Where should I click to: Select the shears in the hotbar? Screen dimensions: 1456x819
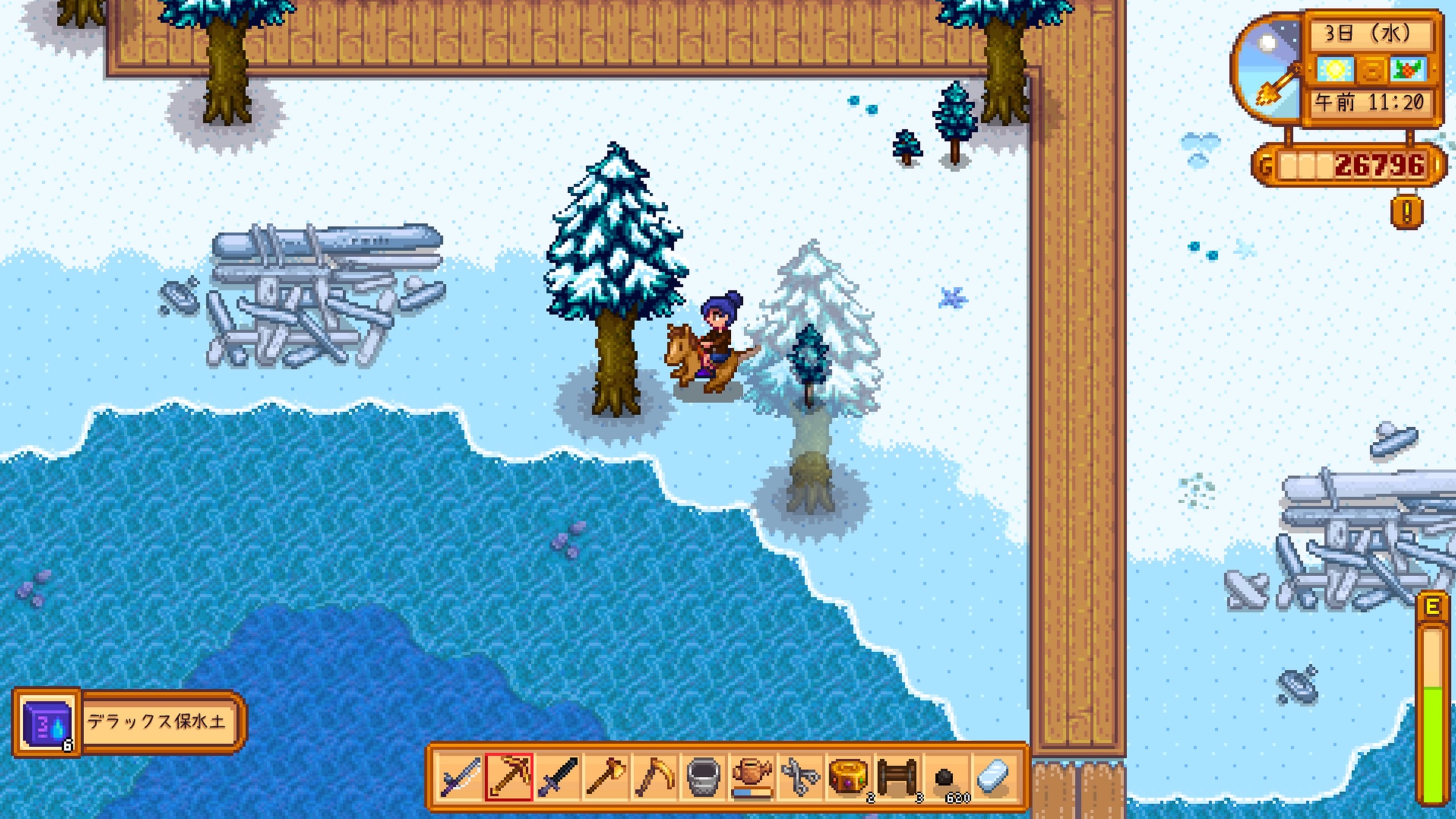(x=800, y=777)
